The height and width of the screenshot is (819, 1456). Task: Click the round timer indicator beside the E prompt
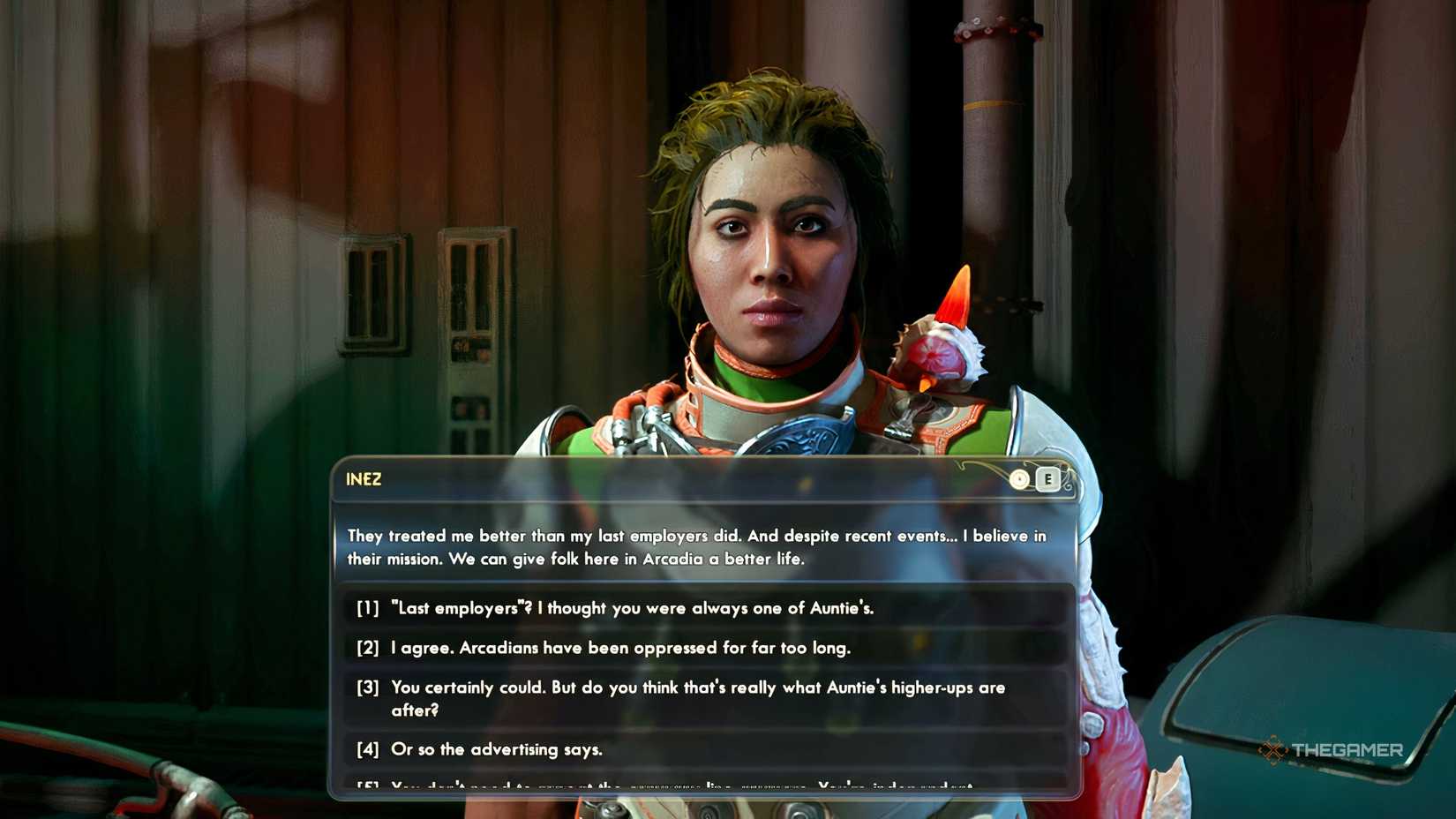(x=1018, y=478)
